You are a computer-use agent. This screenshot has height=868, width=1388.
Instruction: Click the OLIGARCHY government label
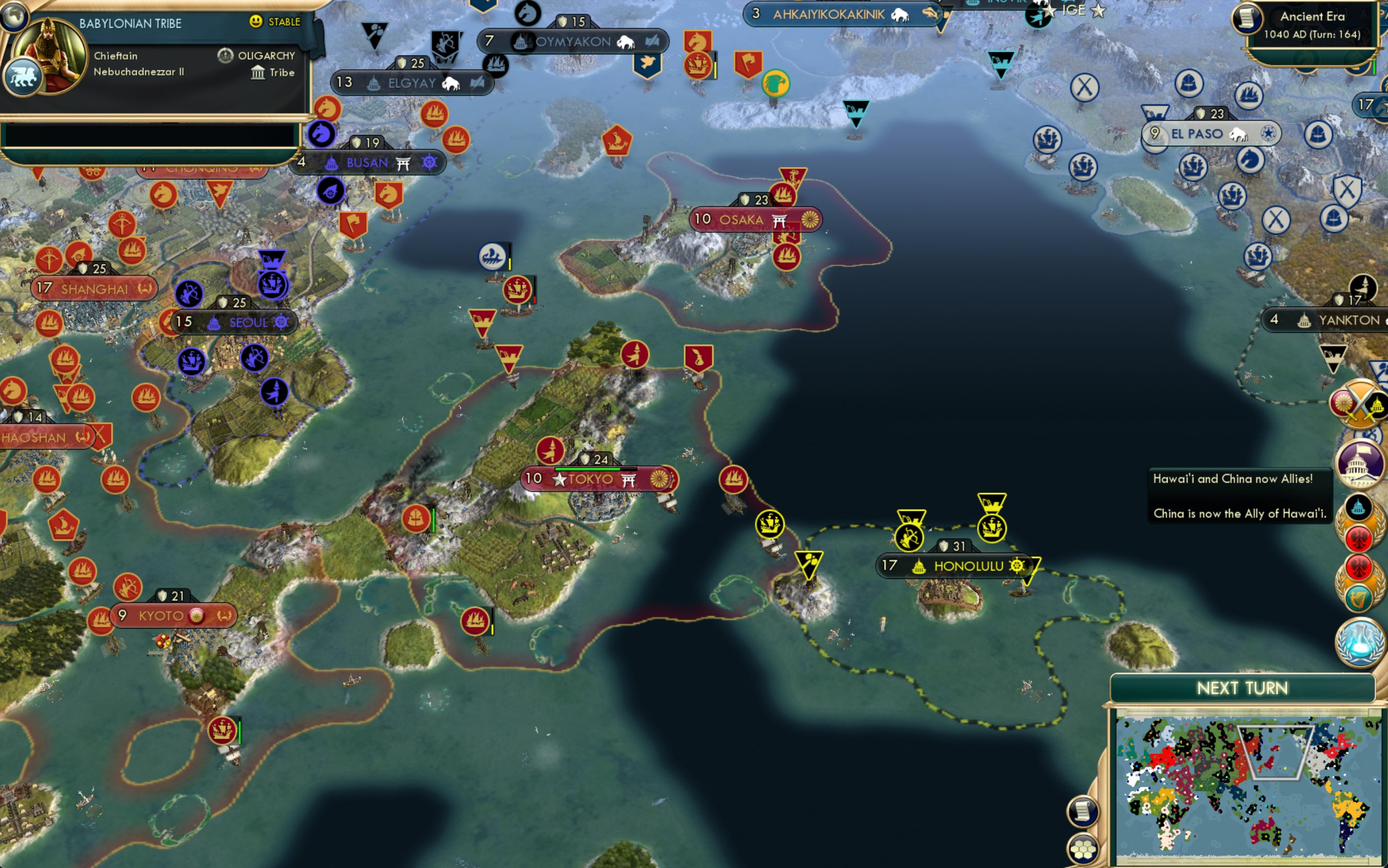tap(265, 55)
